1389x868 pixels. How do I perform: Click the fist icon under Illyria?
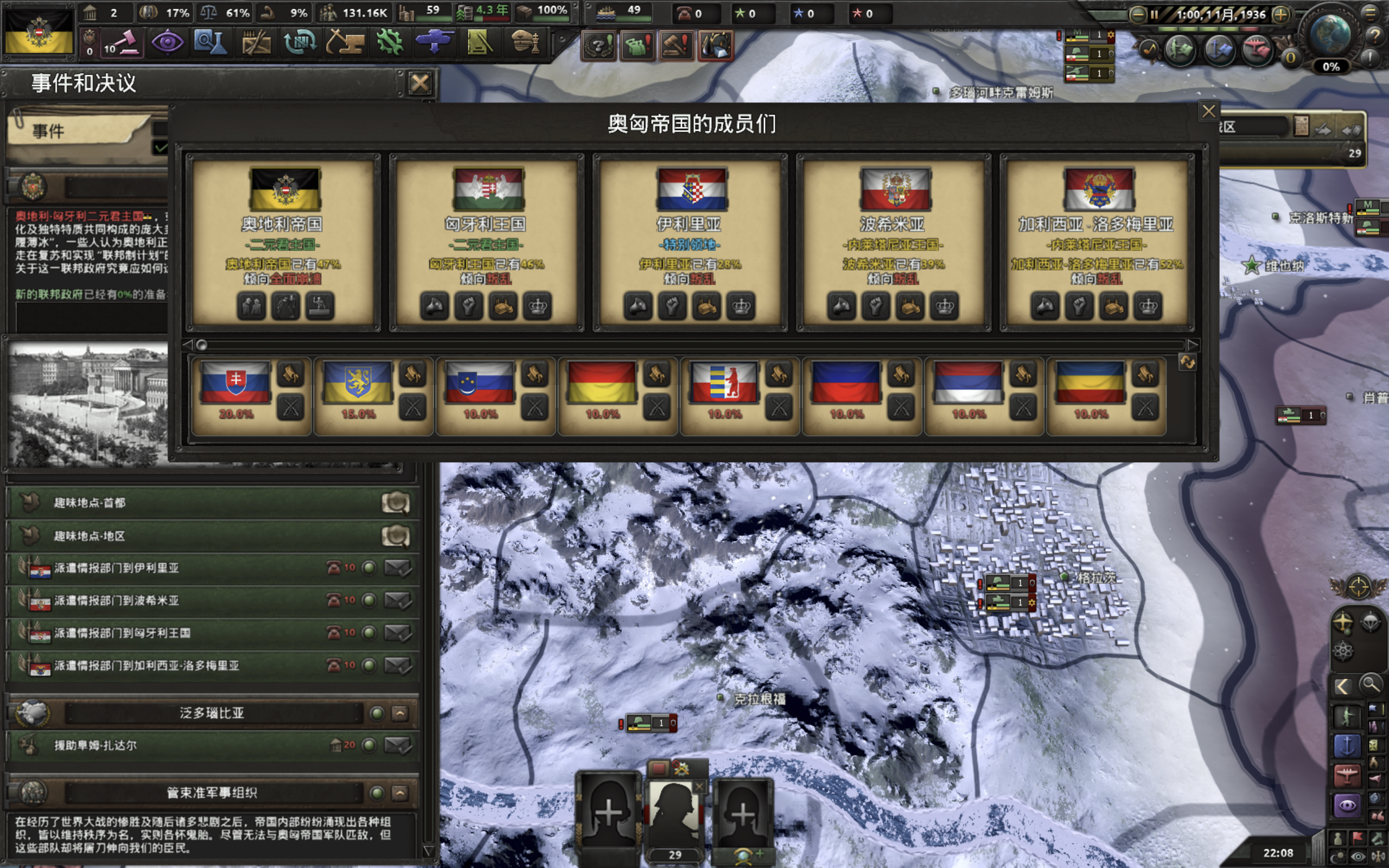(673, 306)
